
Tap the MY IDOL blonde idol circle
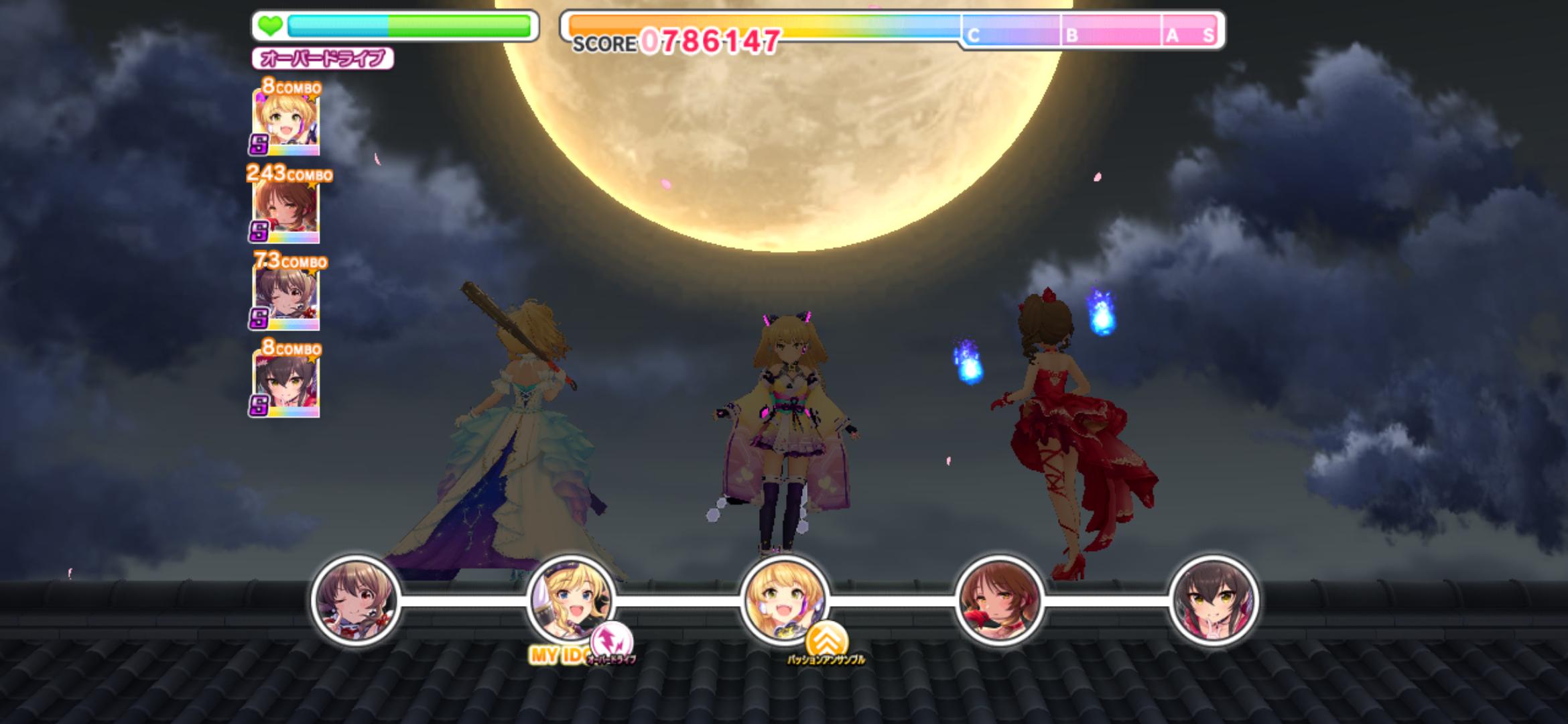pyautogui.click(x=570, y=599)
